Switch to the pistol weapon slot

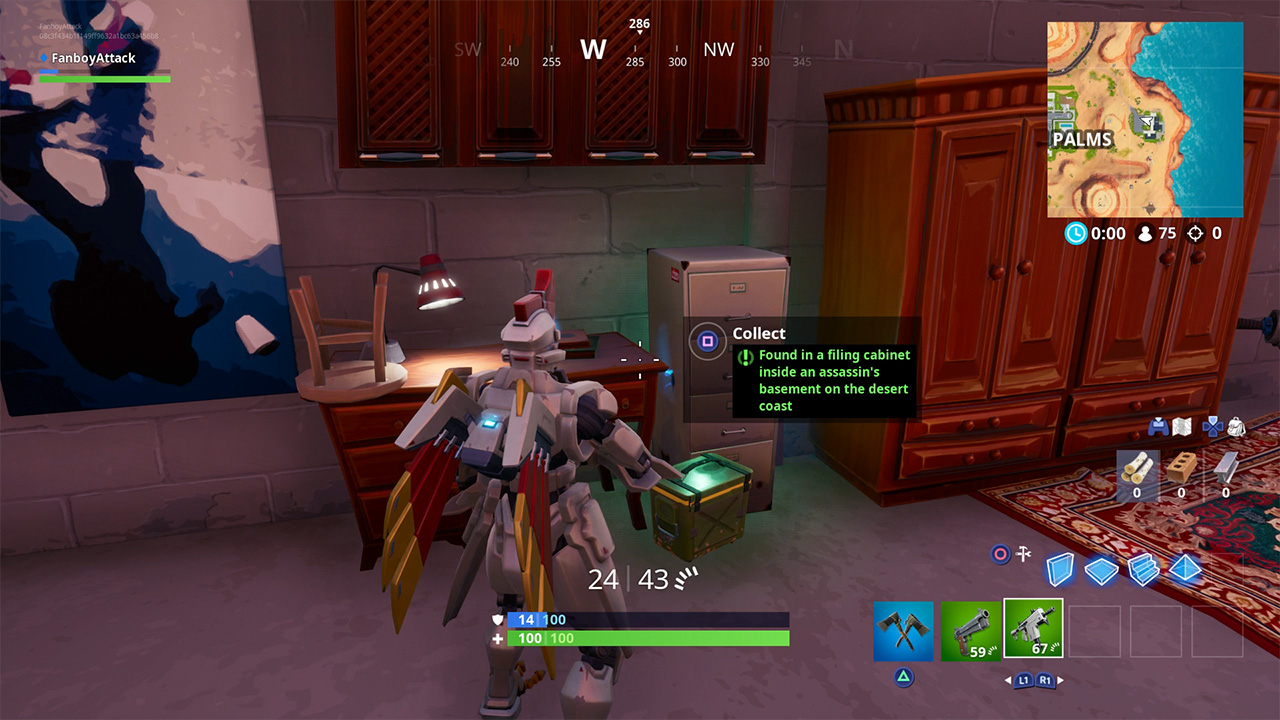pyautogui.click(x=970, y=630)
